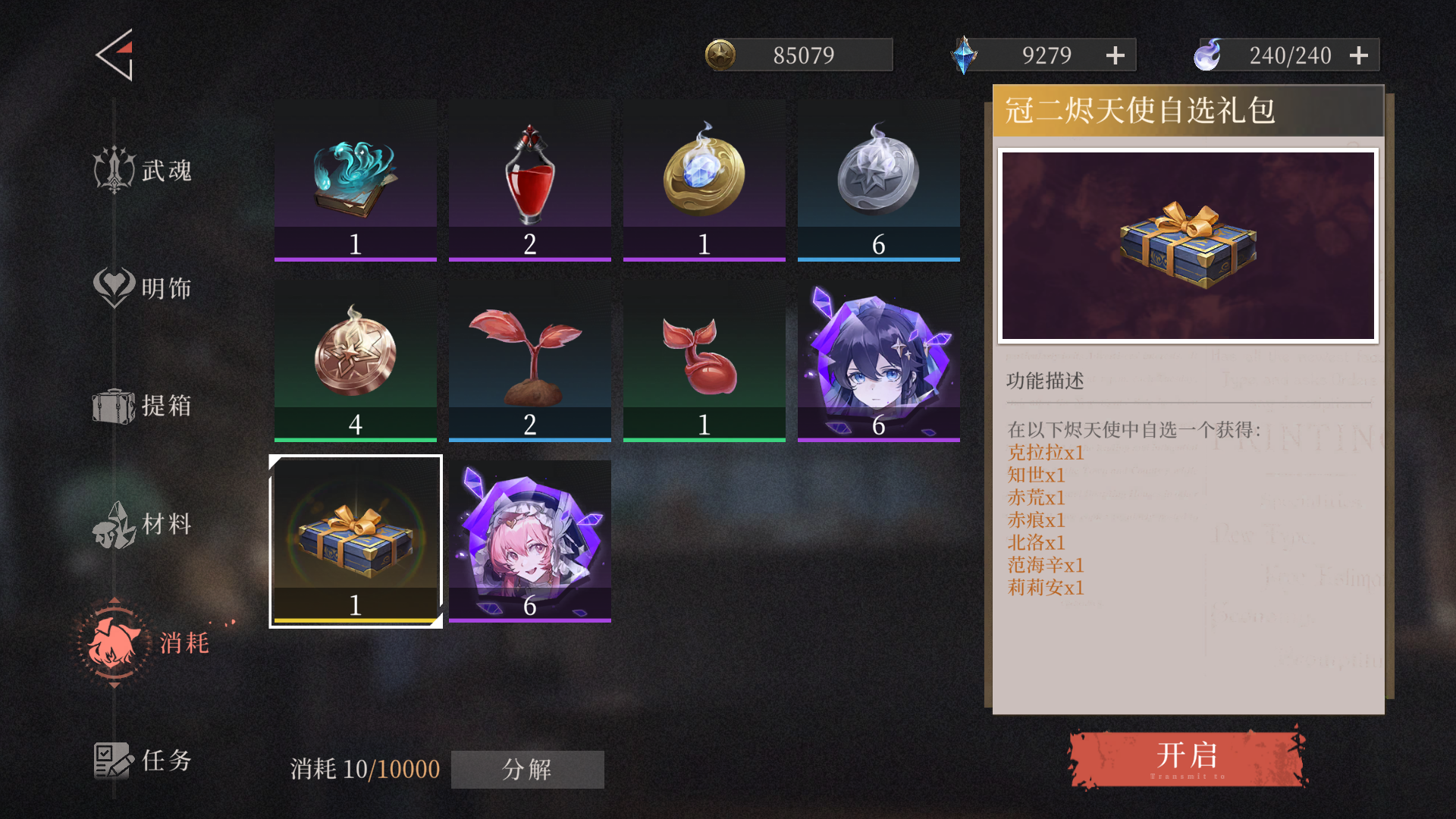Select the red potion item stack of 2

(529, 180)
